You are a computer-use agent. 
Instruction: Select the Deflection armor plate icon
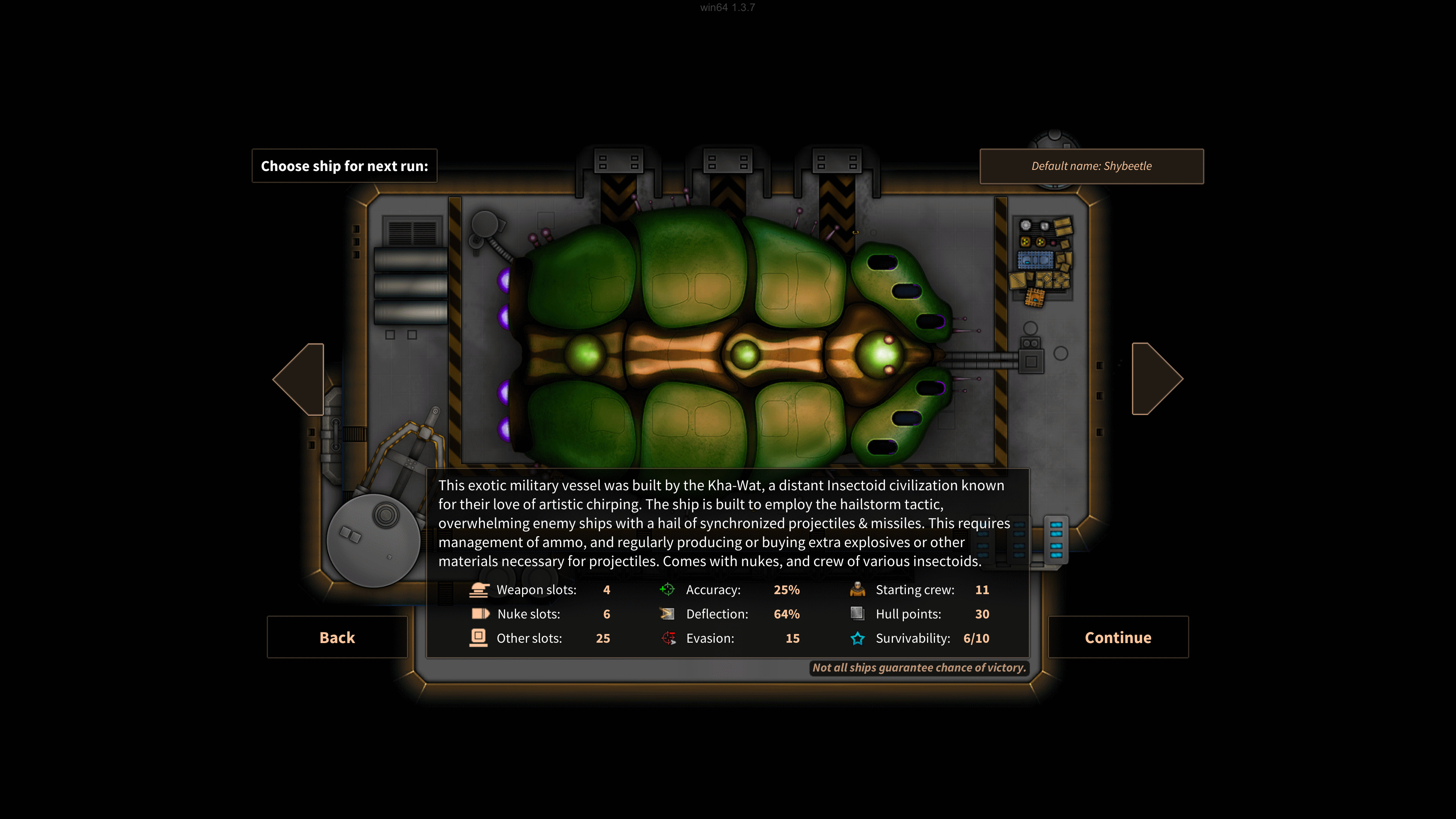(667, 614)
